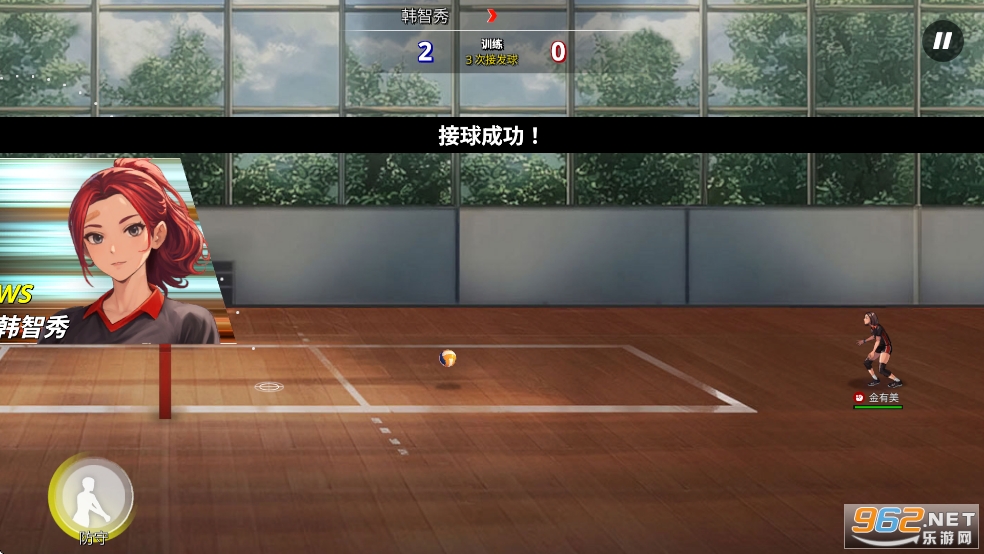This screenshot has width=984, height=554.
Task: Activate the 防守 defense skill button
Action: coord(93,495)
